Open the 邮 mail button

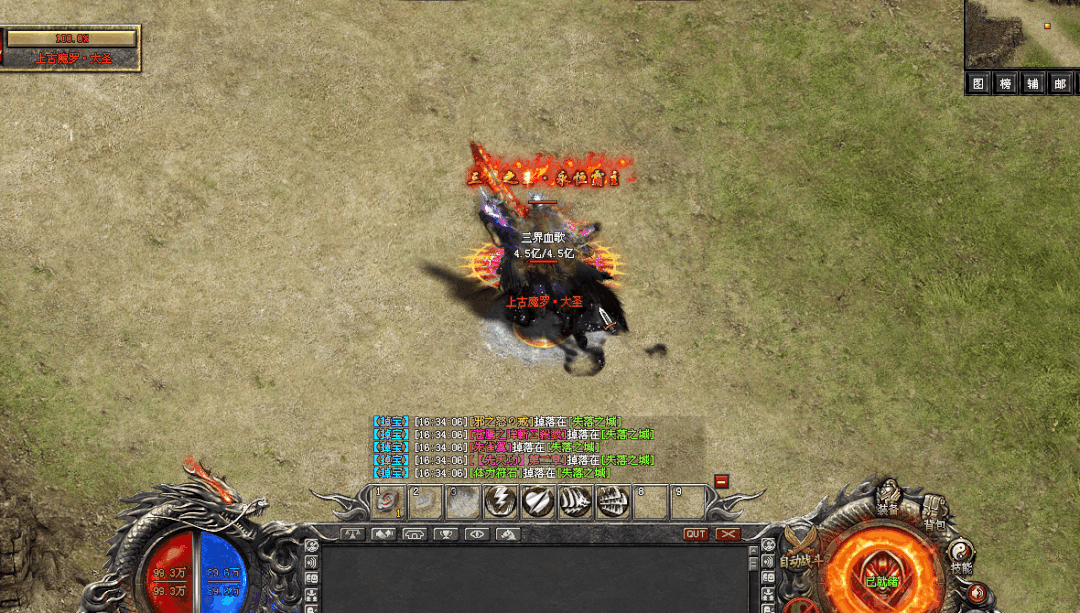tap(1059, 84)
